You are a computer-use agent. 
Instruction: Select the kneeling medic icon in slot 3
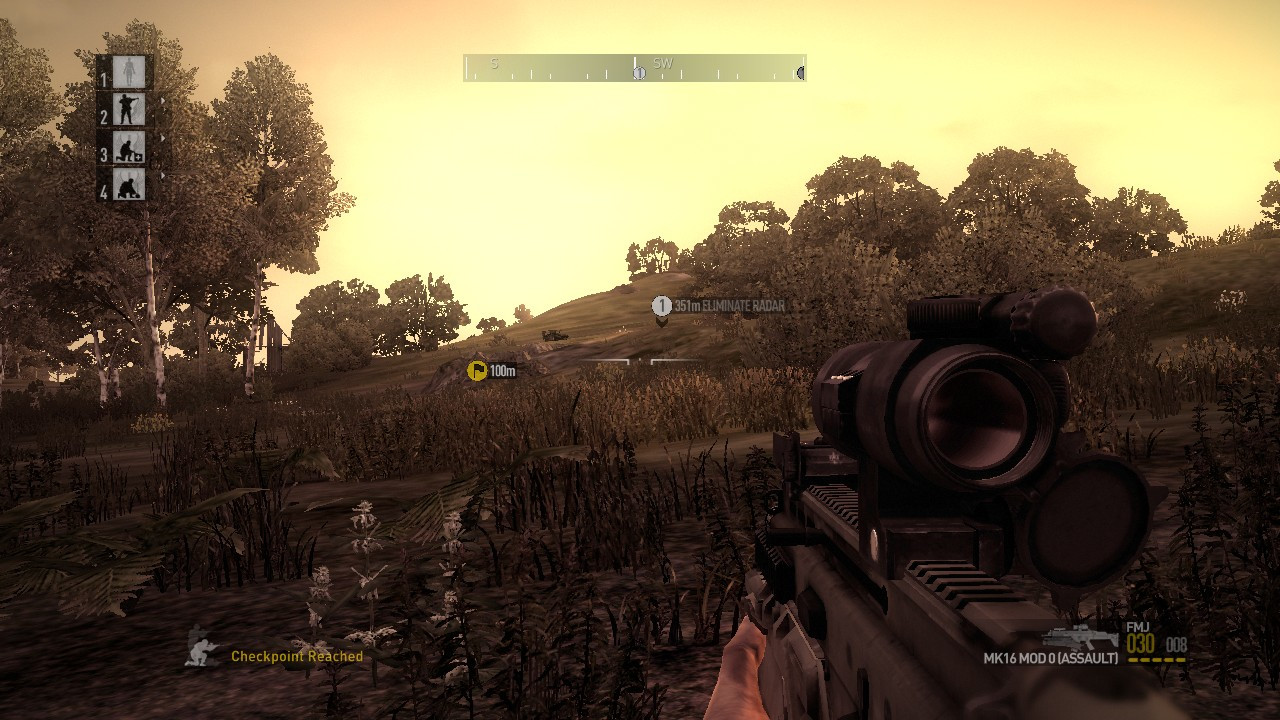click(128, 148)
